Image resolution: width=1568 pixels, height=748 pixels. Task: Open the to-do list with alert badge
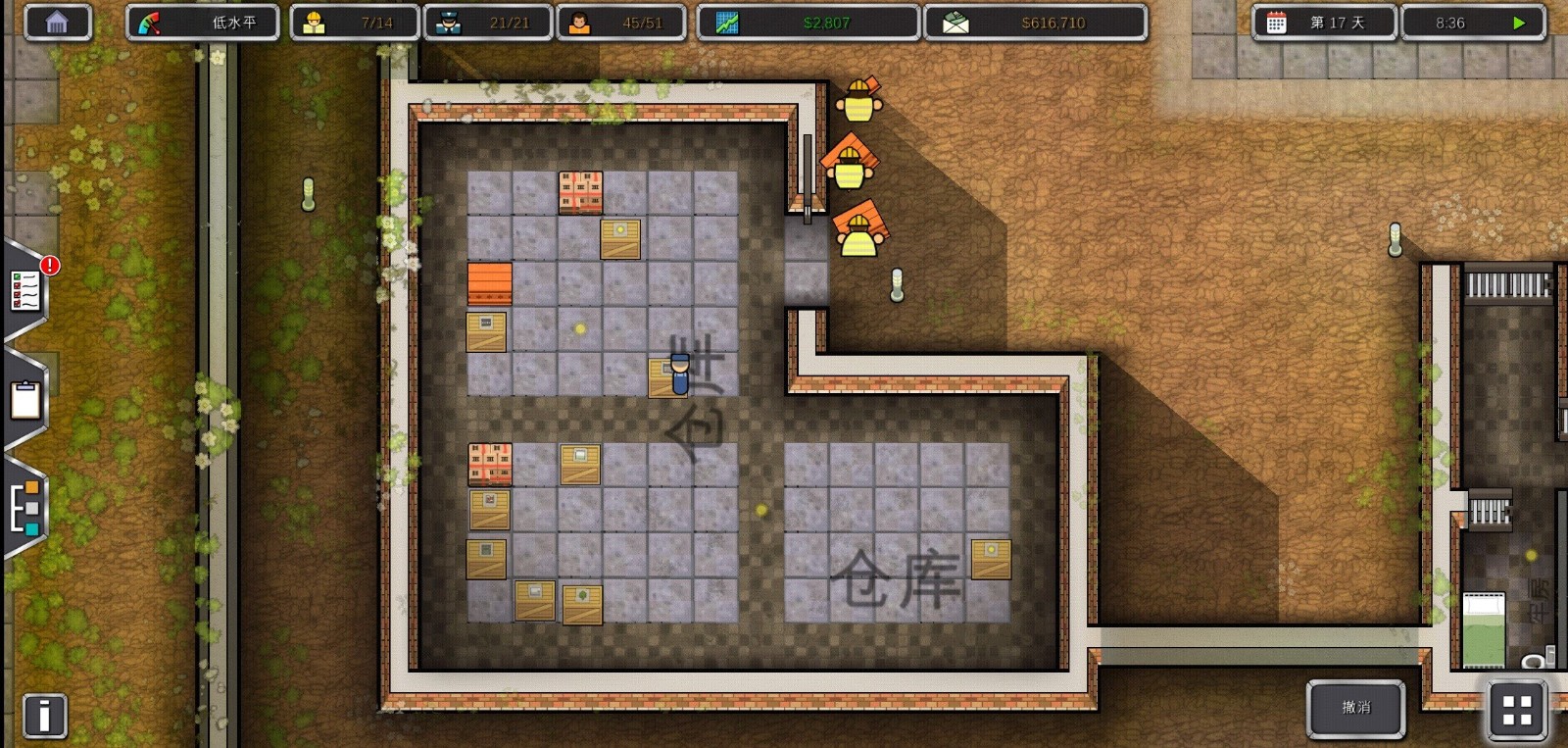[x=26, y=289]
